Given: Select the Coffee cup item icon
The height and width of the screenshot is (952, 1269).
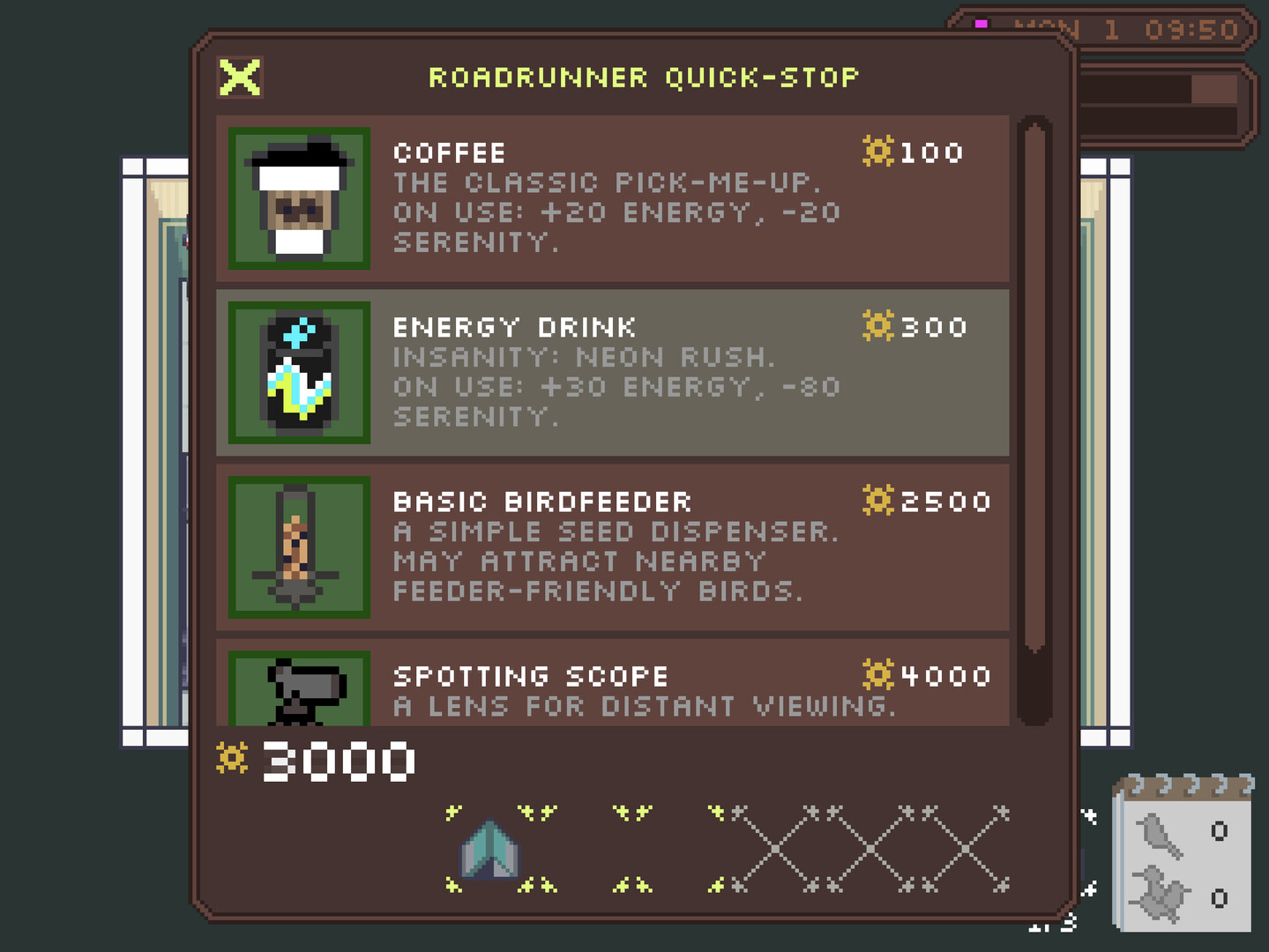Looking at the screenshot, I should [x=297, y=198].
